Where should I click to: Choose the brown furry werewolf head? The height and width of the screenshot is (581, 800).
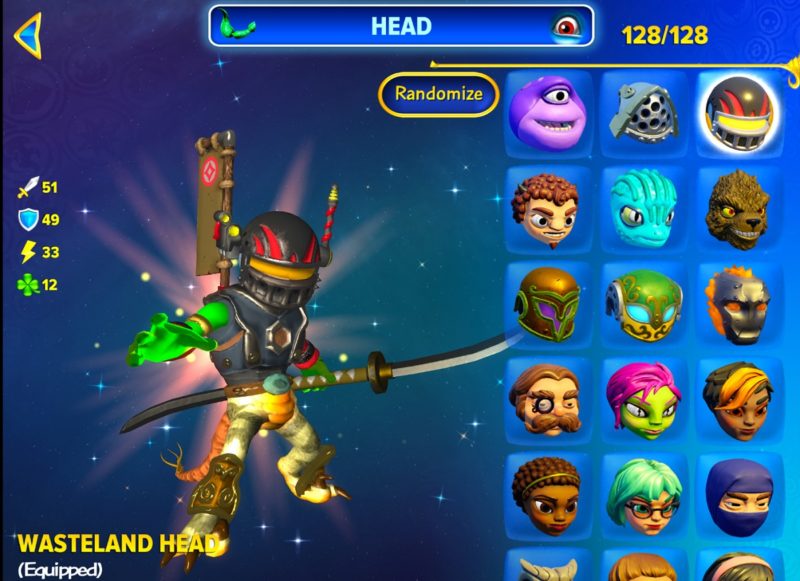pos(738,204)
